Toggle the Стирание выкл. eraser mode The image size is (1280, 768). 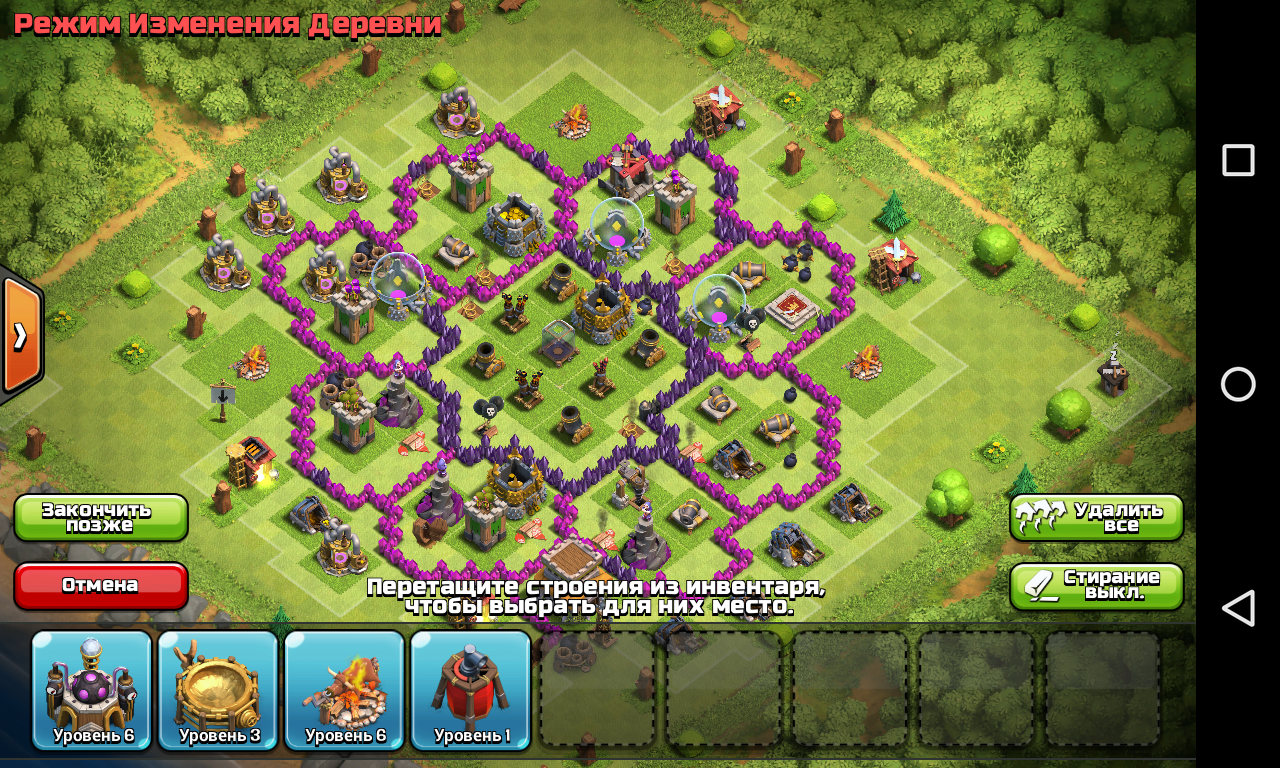[x=1096, y=585]
